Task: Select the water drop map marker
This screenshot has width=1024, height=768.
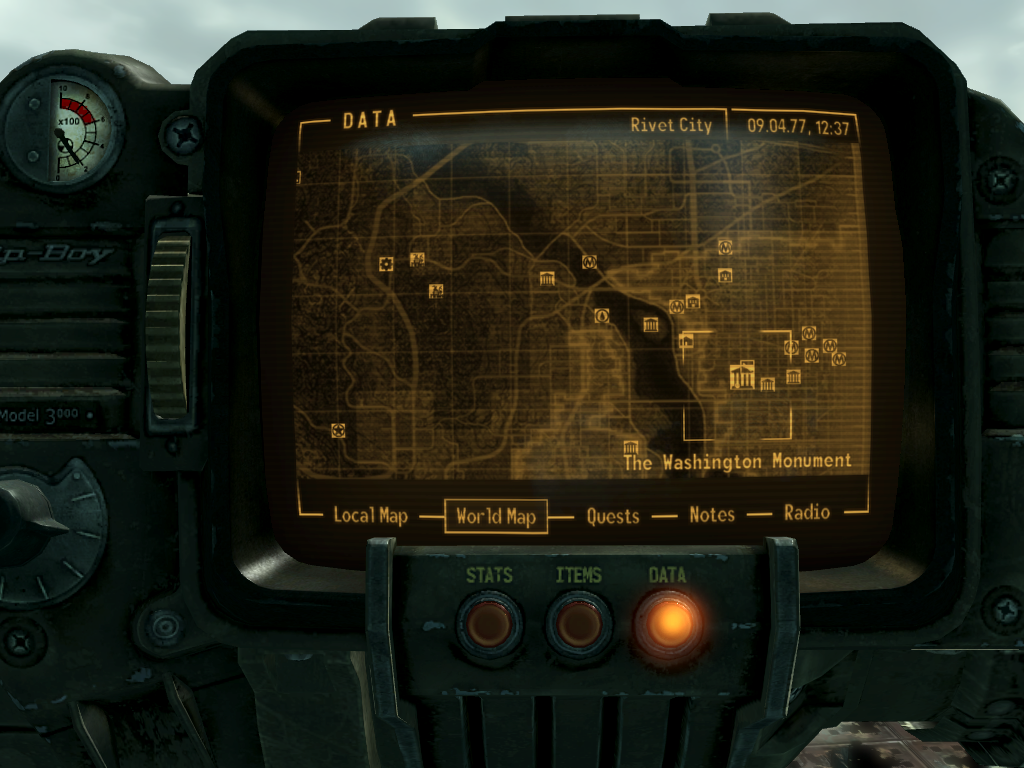Action: (x=602, y=316)
